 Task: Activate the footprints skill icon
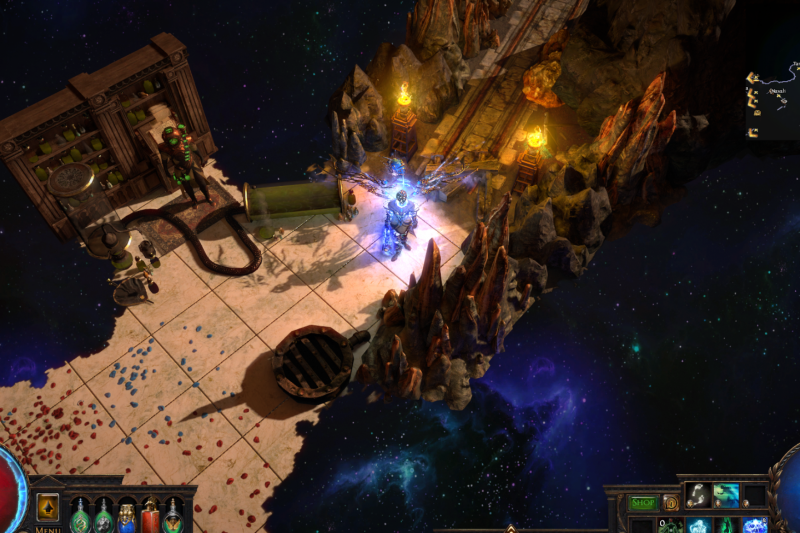click(x=699, y=495)
